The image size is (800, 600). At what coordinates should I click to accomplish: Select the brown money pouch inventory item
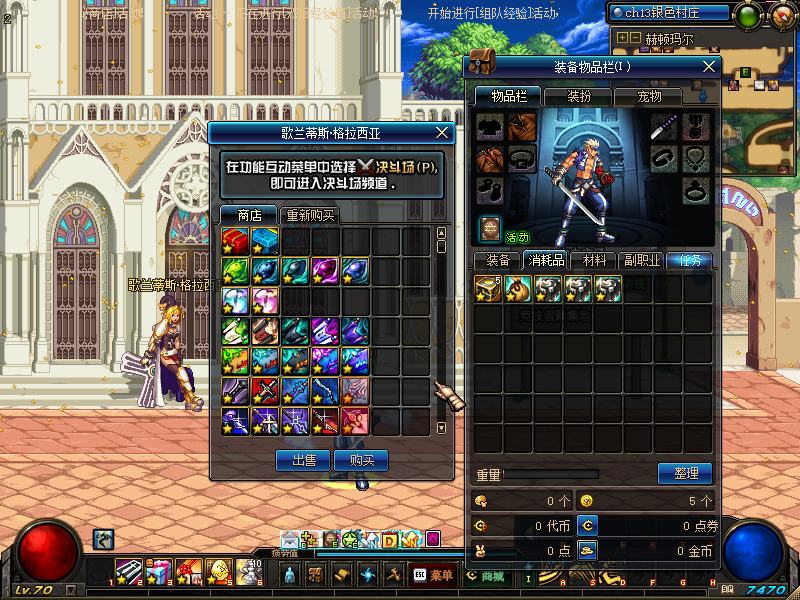(x=518, y=289)
